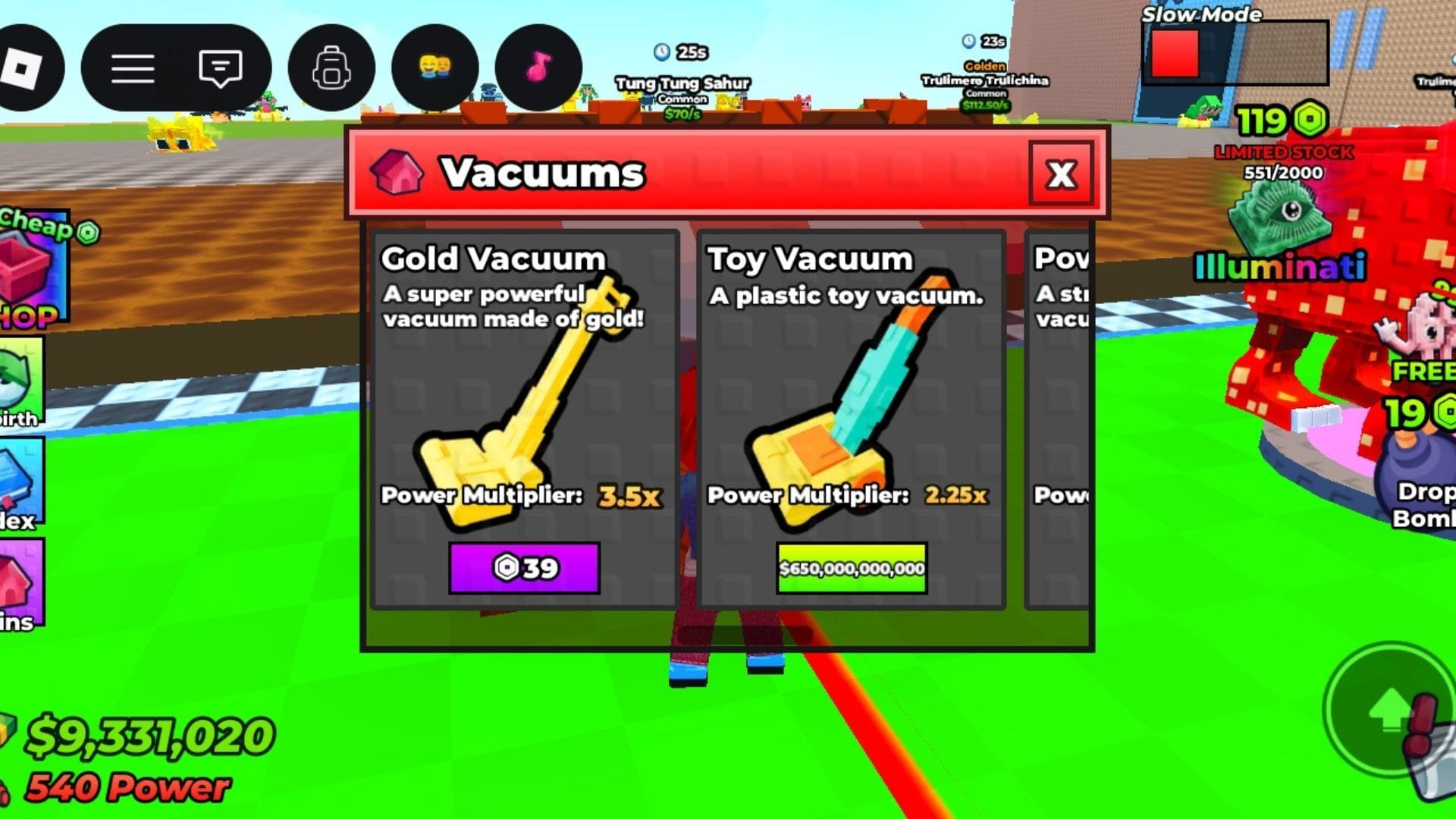1456x819 pixels.
Task: Buy Gold Vacuum for 39 Robux
Action: (524, 567)
